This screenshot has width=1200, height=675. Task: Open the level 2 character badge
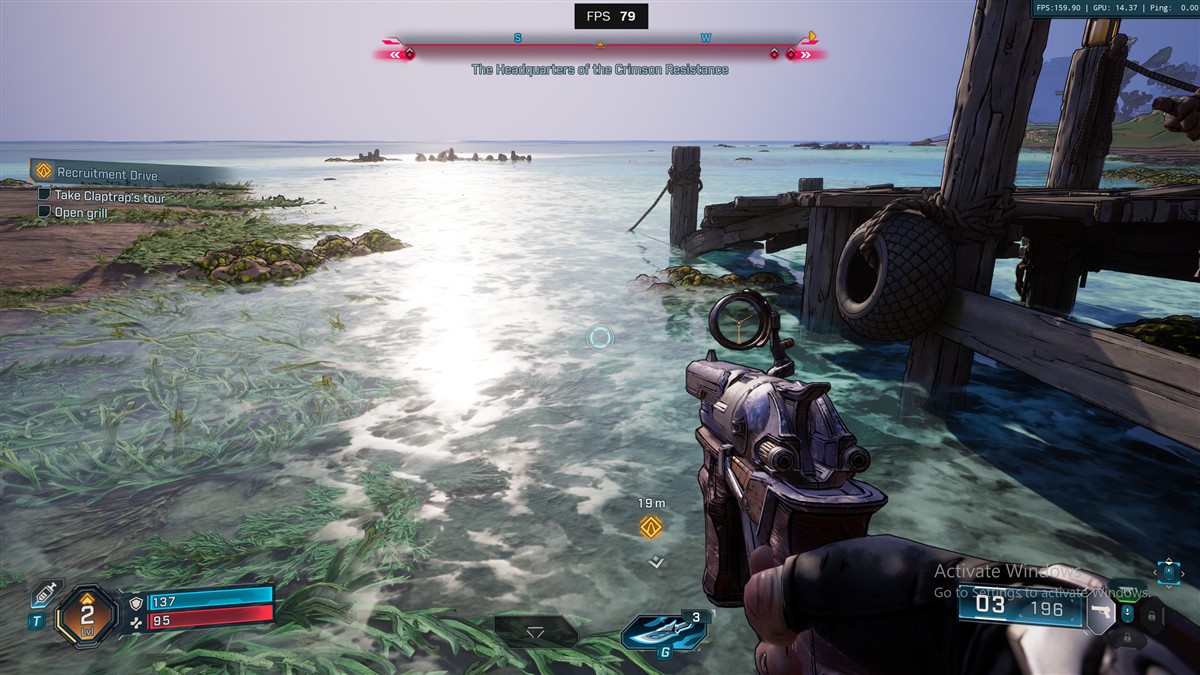pyautogui.click(x=87, y=615)
